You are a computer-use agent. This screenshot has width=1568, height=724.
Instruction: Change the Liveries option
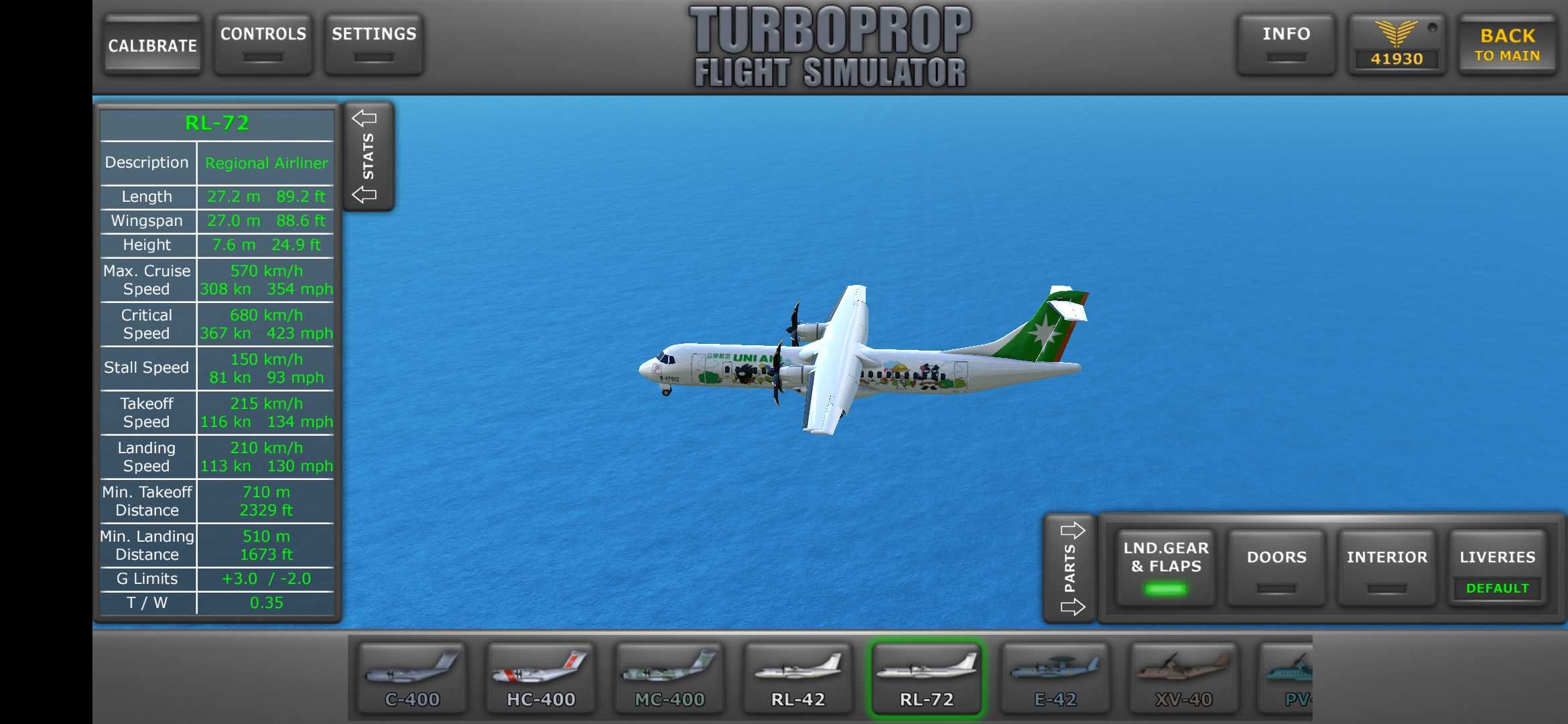point(1498,567)
